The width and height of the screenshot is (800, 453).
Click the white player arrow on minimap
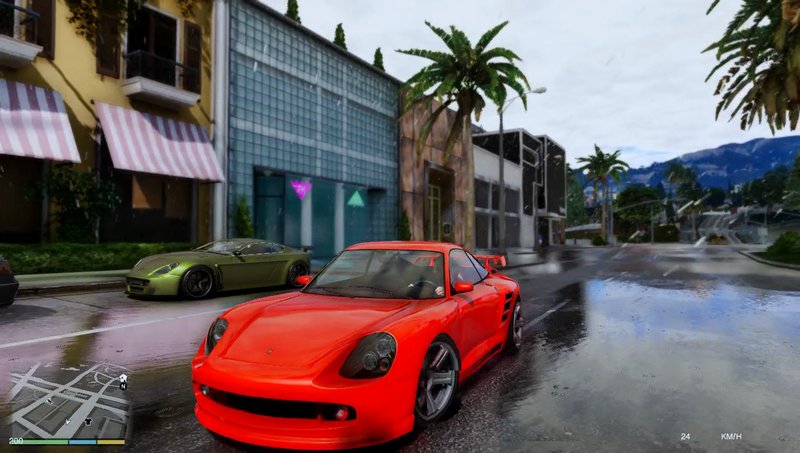click(68, 420)
